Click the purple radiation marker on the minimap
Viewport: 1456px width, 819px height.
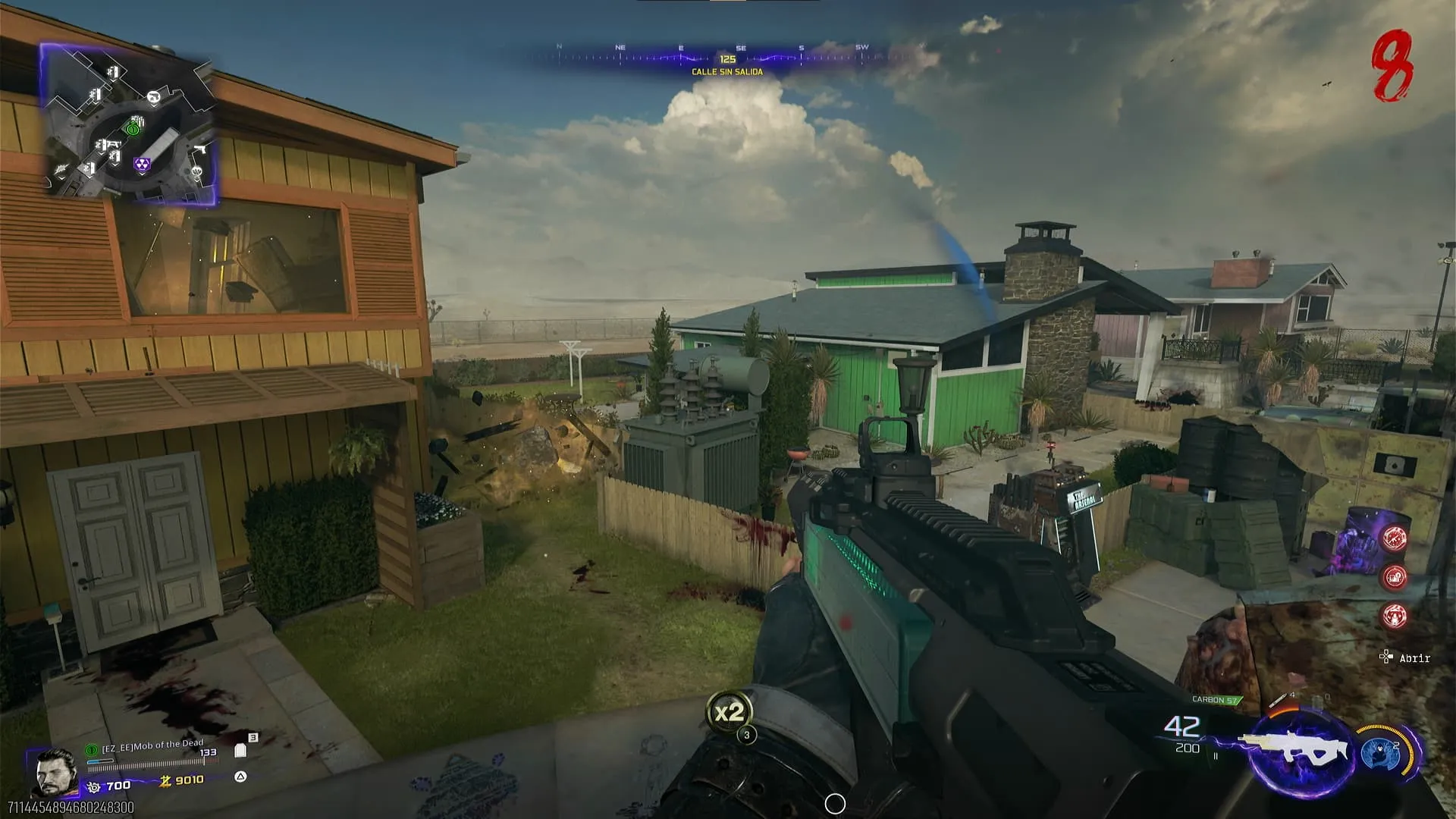(x=142, y=164)
